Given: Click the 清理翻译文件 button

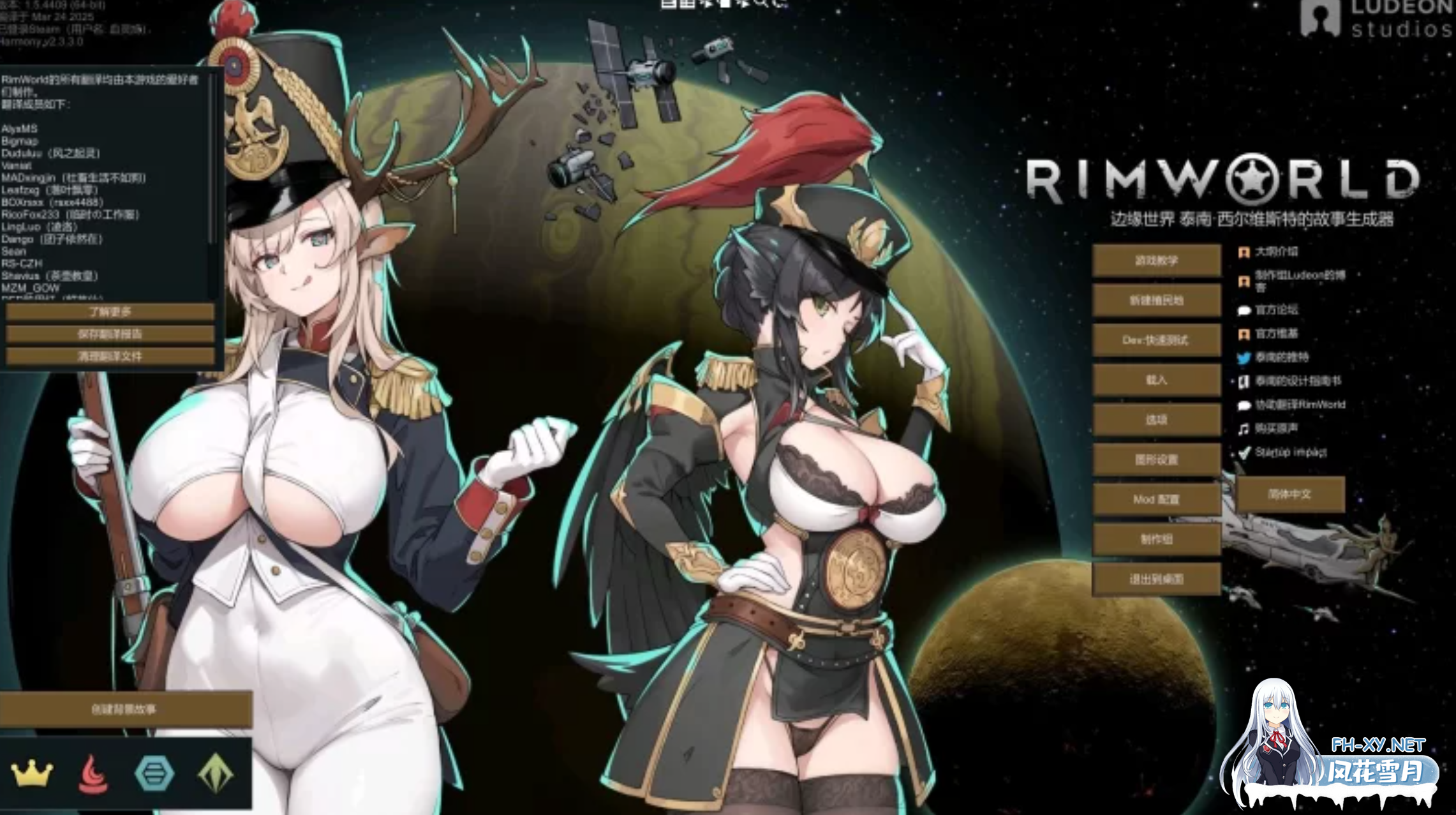Looking at the screenshot, I should [110, 356].
